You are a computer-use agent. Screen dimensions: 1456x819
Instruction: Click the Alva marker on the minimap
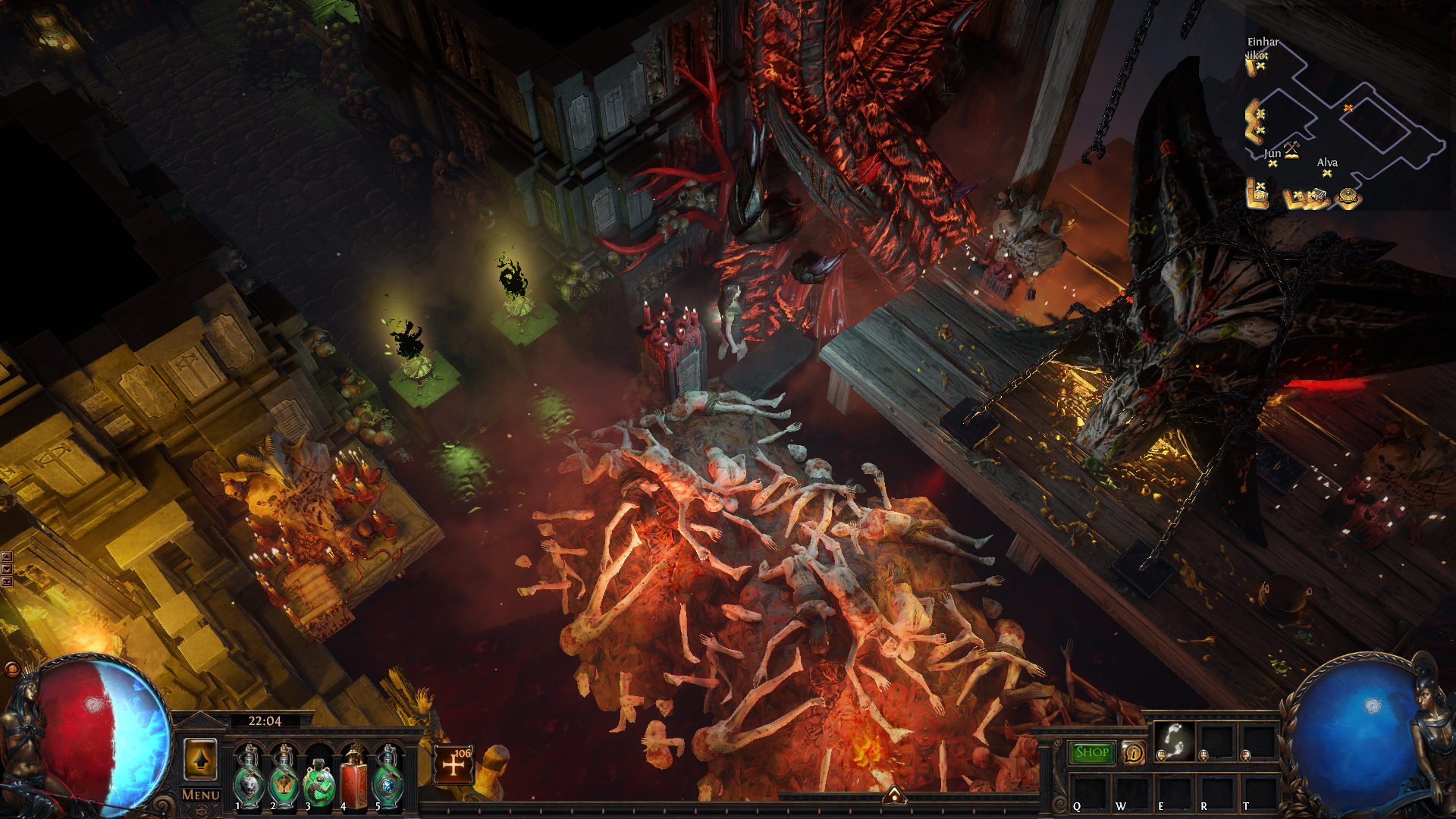click(x=1327, y=173)
